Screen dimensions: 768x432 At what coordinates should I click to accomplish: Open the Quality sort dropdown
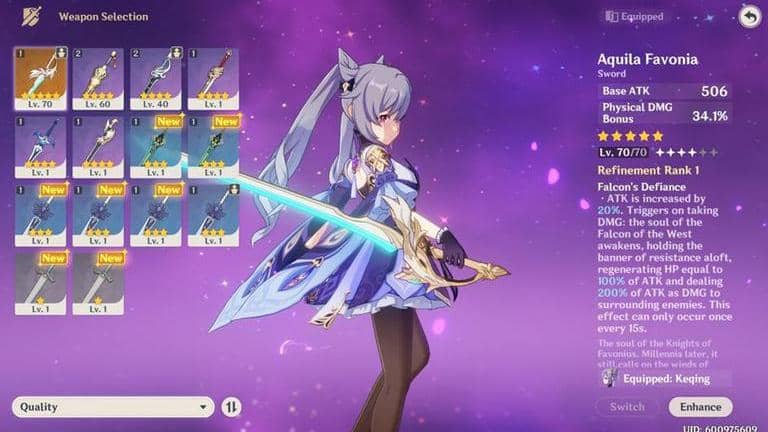(x=114, y=407)
